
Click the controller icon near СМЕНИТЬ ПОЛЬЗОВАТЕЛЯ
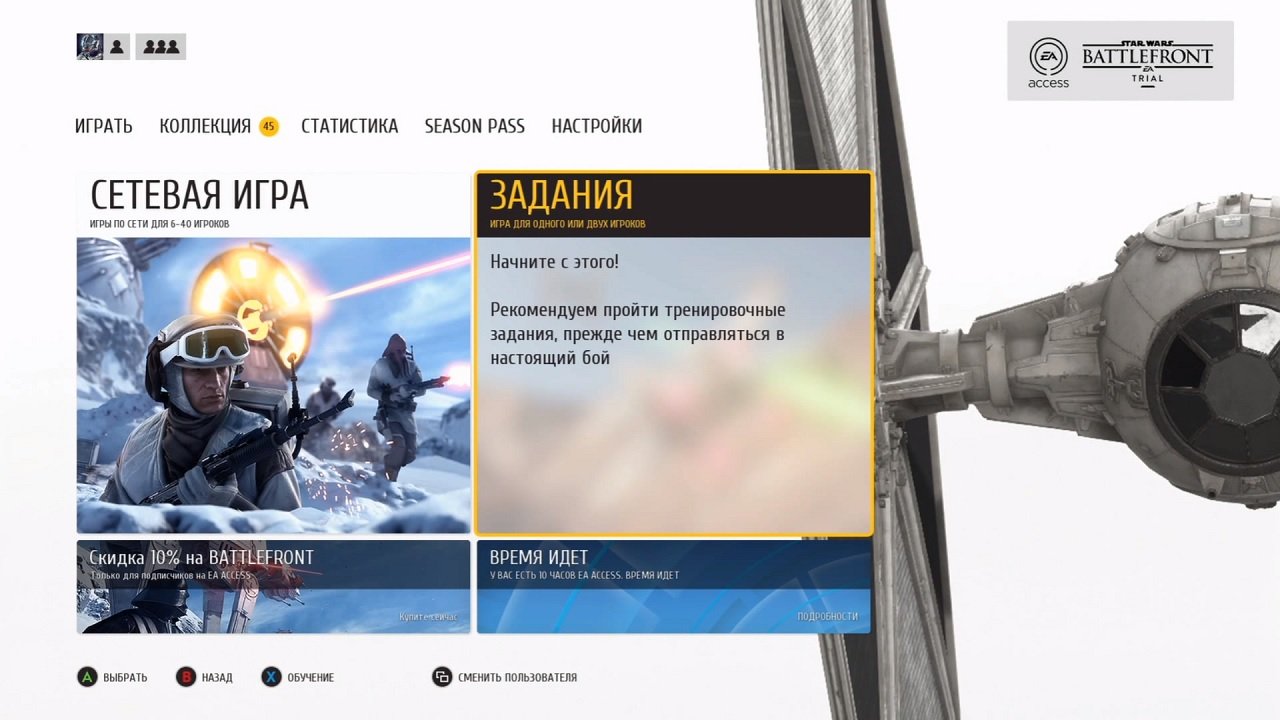[x=442, y=677]
